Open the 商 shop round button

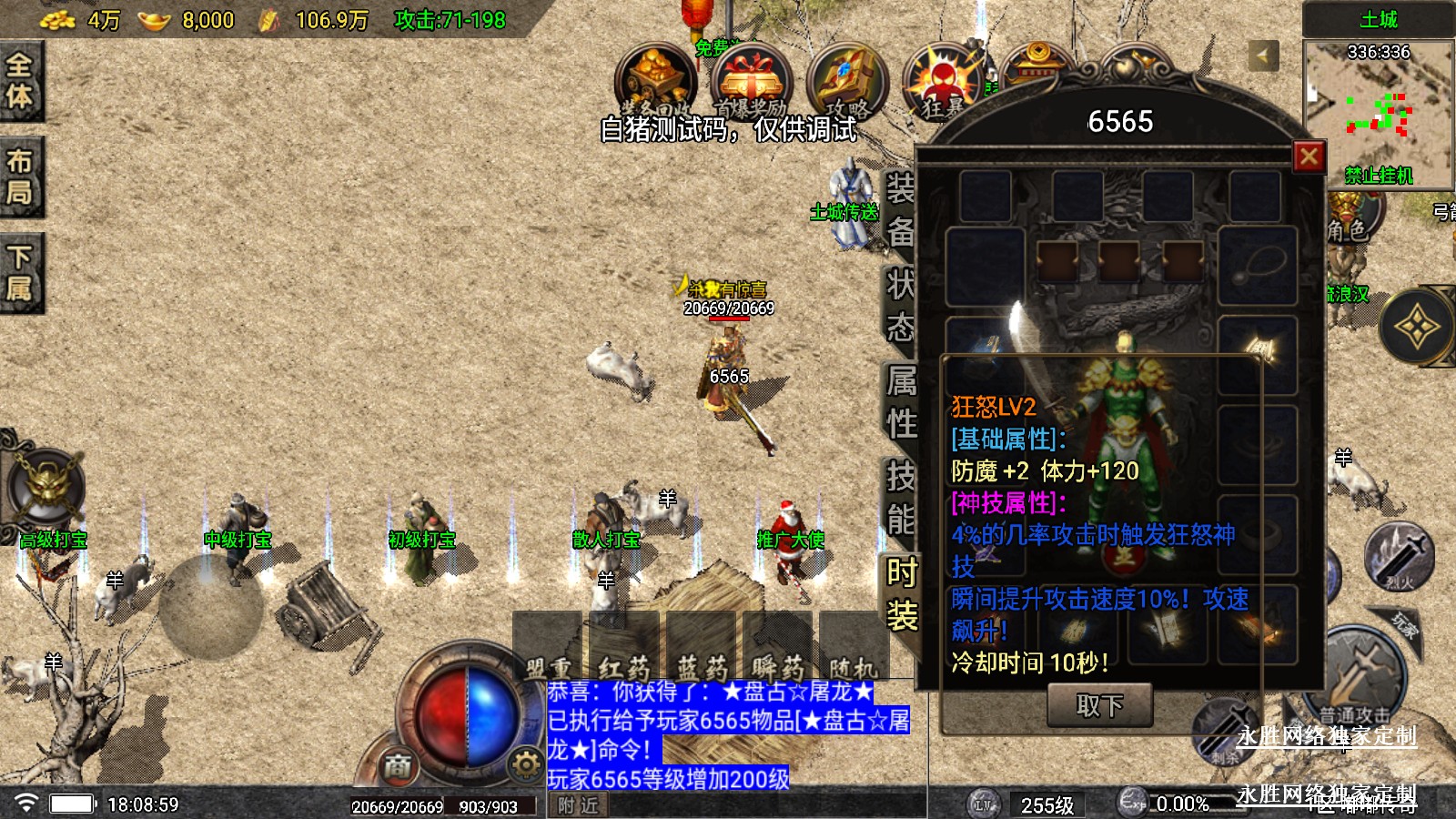coord(397,766)
